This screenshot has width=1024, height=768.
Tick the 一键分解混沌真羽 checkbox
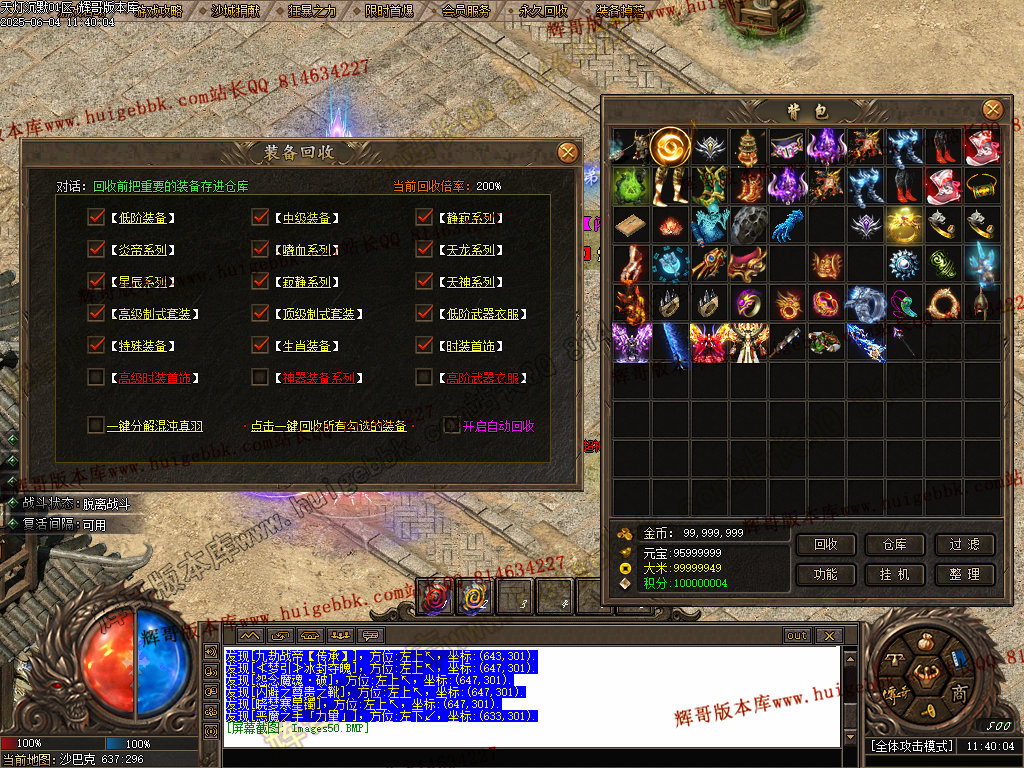(x=96, y=425)
